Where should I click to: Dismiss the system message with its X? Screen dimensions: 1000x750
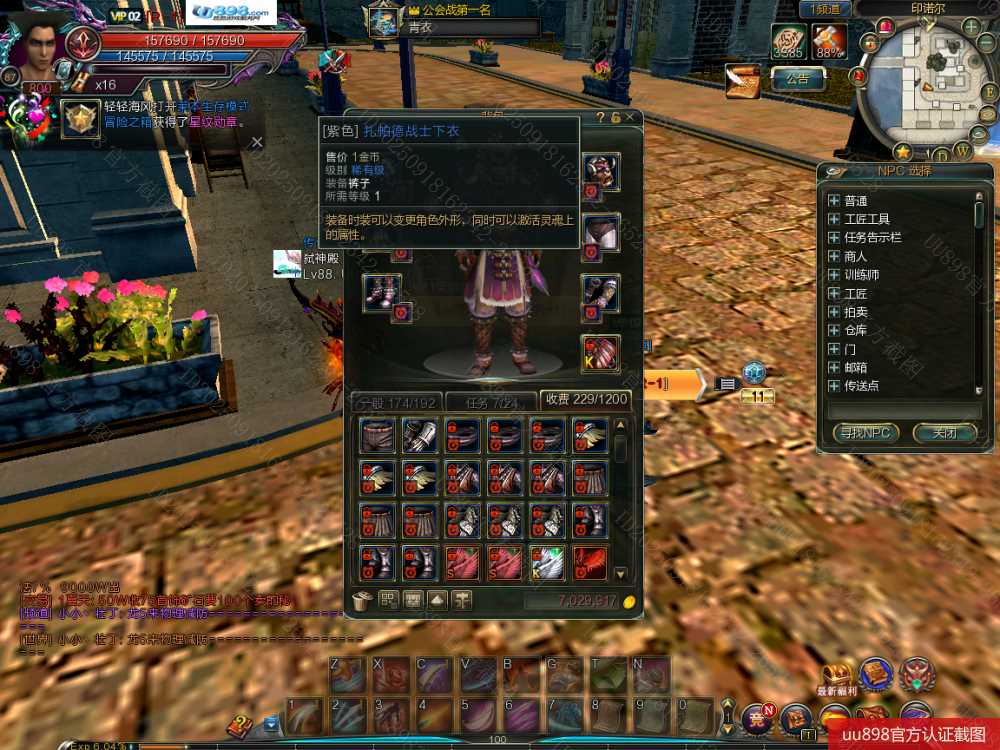pos(257,142)
